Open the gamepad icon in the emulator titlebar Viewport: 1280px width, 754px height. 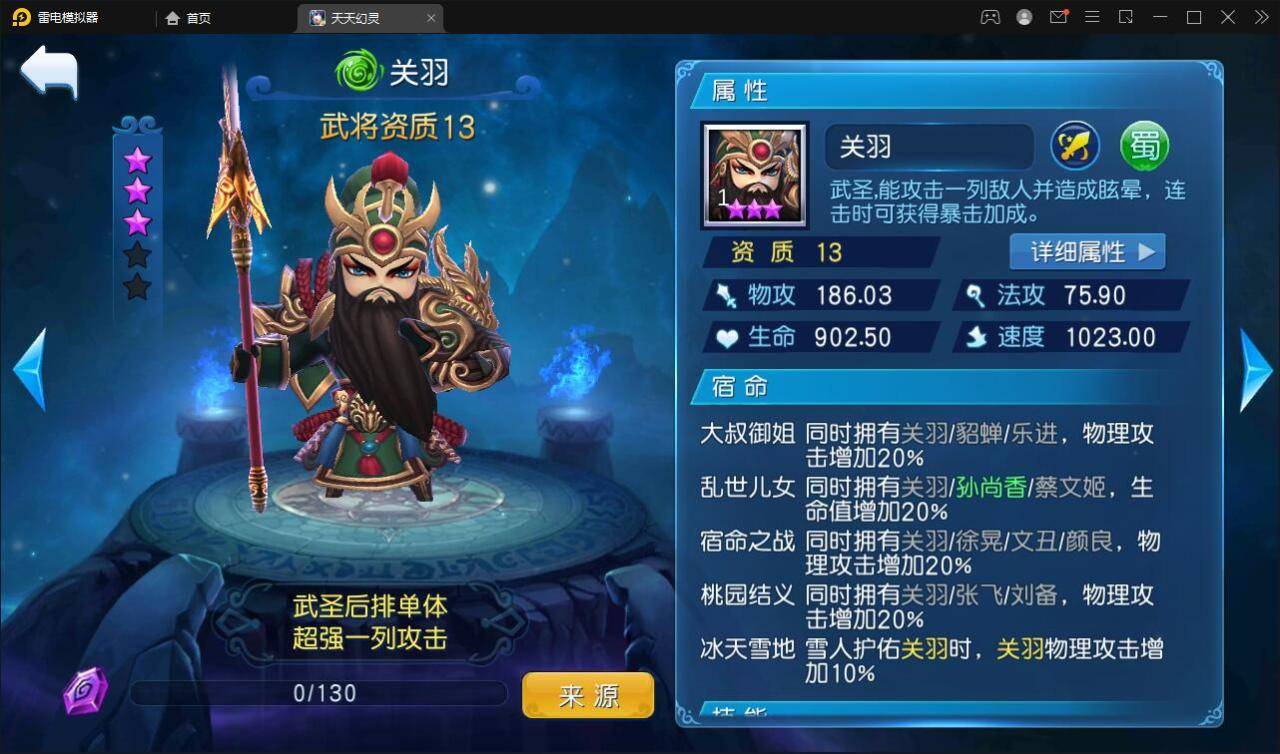[x=988, y=17]
